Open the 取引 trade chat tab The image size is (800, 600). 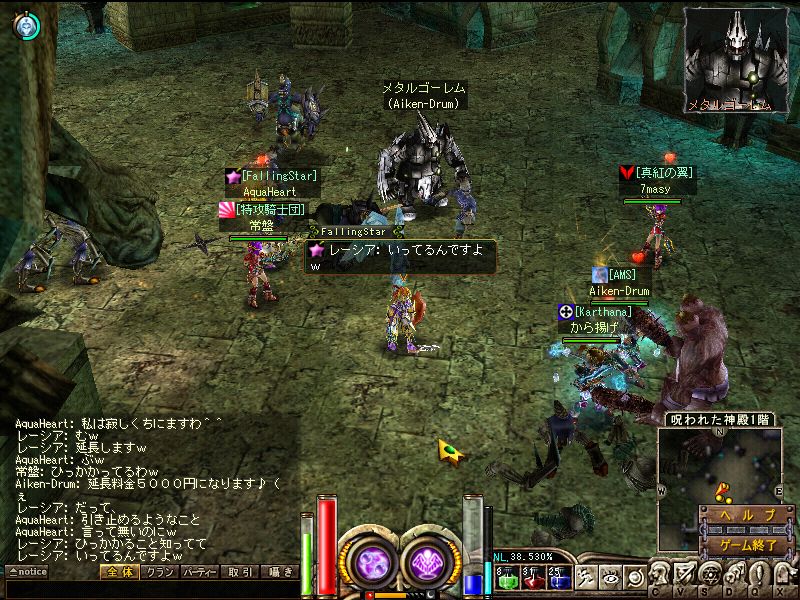point(240,572)
